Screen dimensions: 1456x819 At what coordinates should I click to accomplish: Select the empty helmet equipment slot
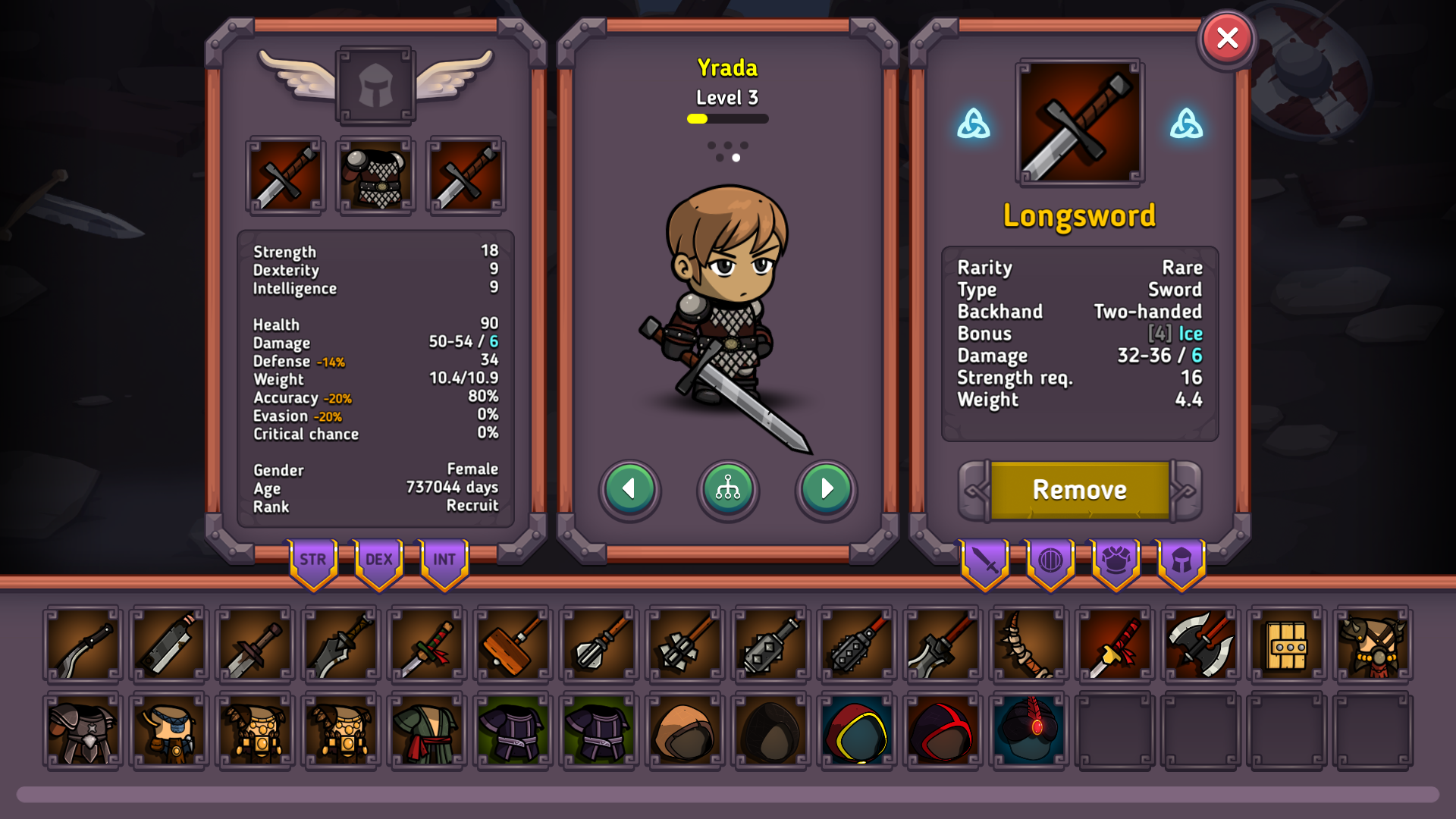click(x=375, y=85)
